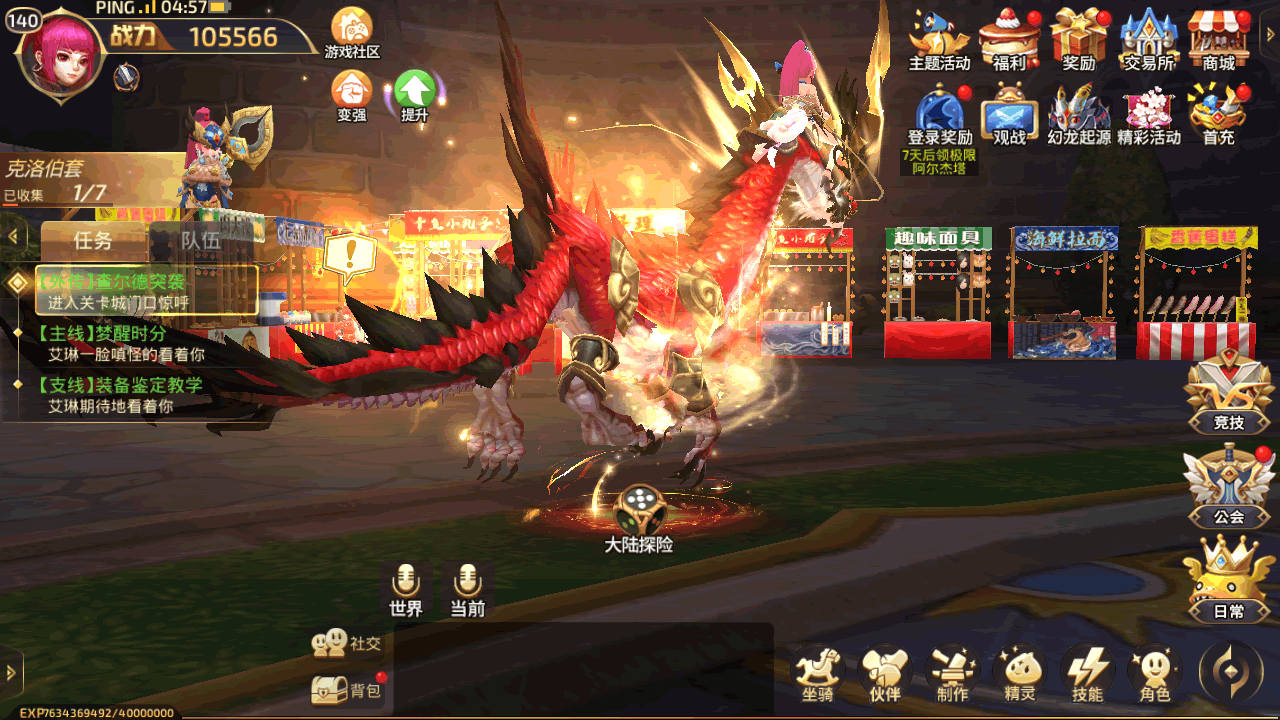This screenshot has height=720, width=1280.
Task: Claim rewards via 奖励 gift box
Action: point(1079,38)
